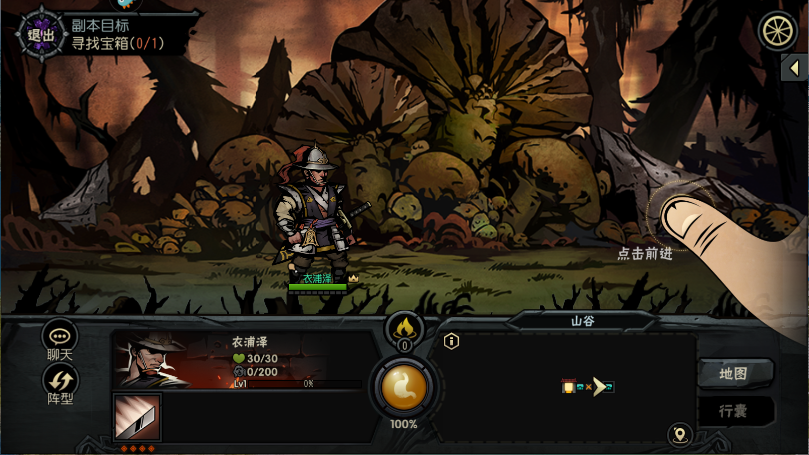The image size is (809, 455).
Task: Tap the golden stomach food orb
Action: pyautogui.click(x=404, y=387)
